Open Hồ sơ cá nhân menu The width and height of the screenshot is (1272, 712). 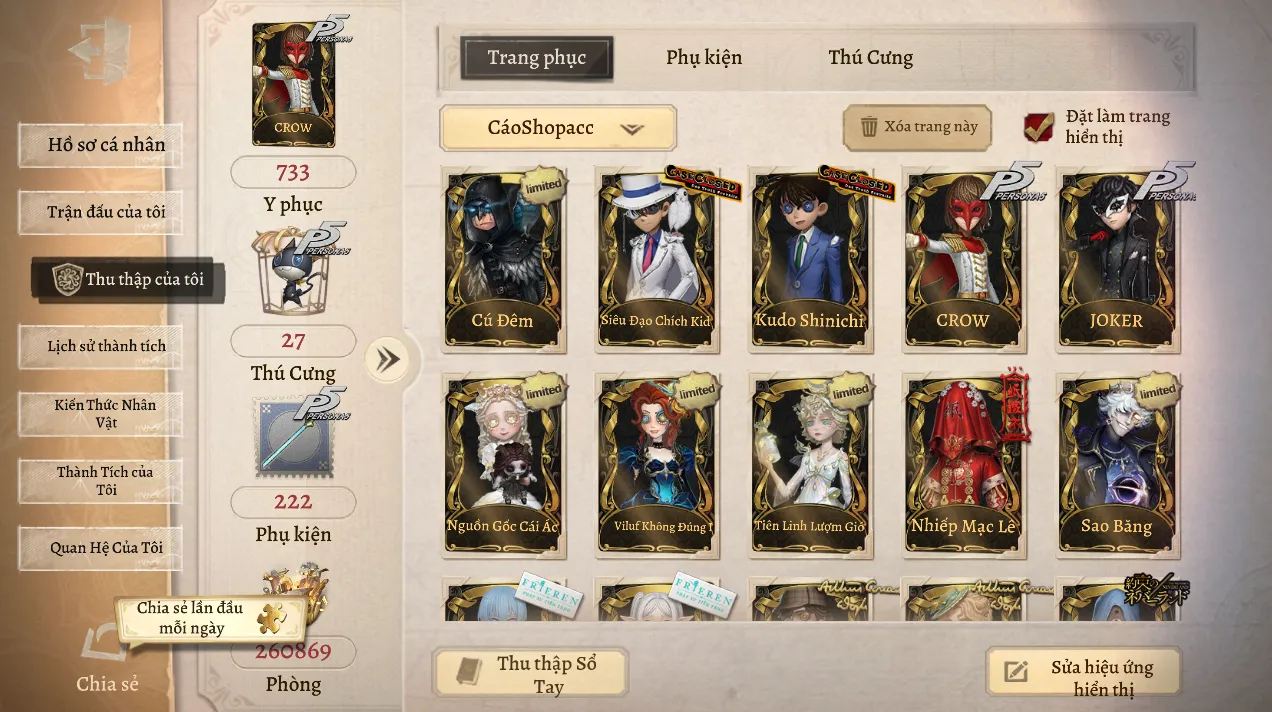(x=101, y=145)
